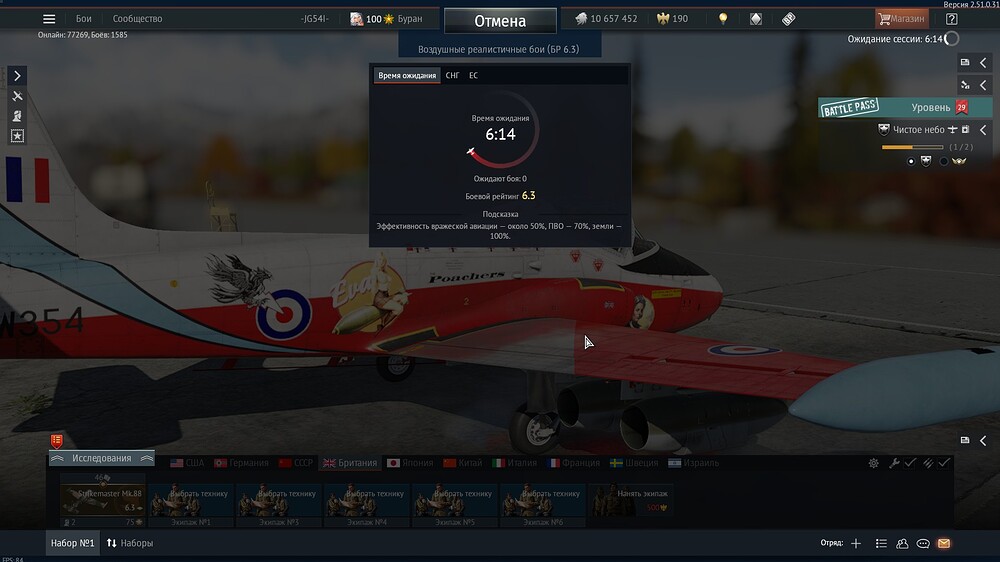Open the Наборы presets list
The width and height of the screenshot is (1000, 562).
(130, 543)
